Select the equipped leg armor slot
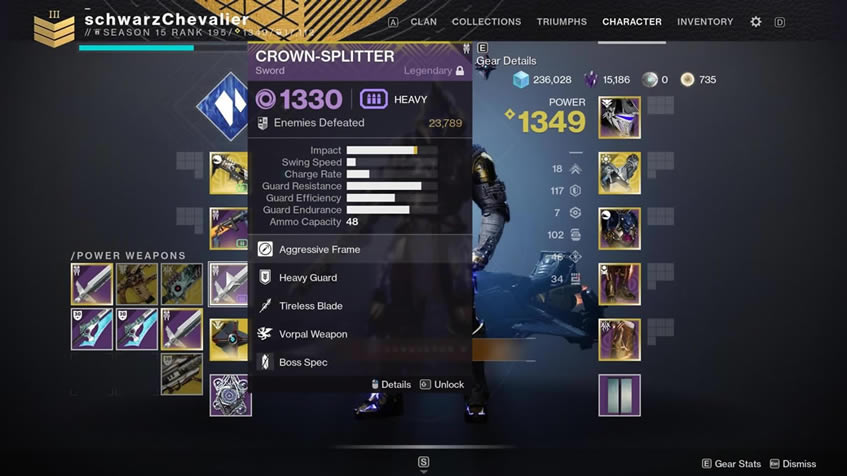The width and height of the screenshot is (847, 476). pyautogui.click(x=619, y=284)
